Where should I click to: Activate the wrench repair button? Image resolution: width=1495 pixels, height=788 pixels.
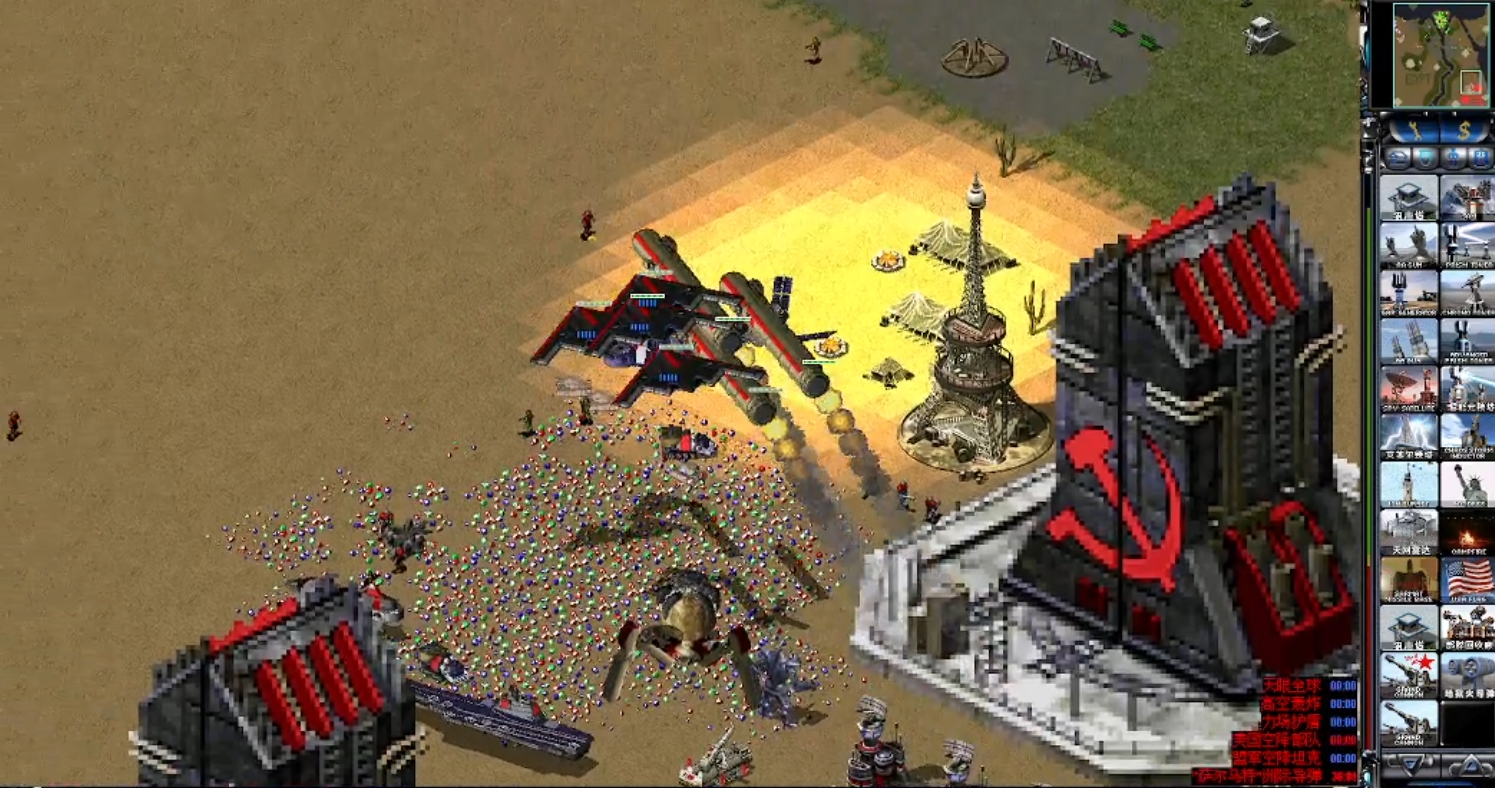click(x=1412, y=129)
